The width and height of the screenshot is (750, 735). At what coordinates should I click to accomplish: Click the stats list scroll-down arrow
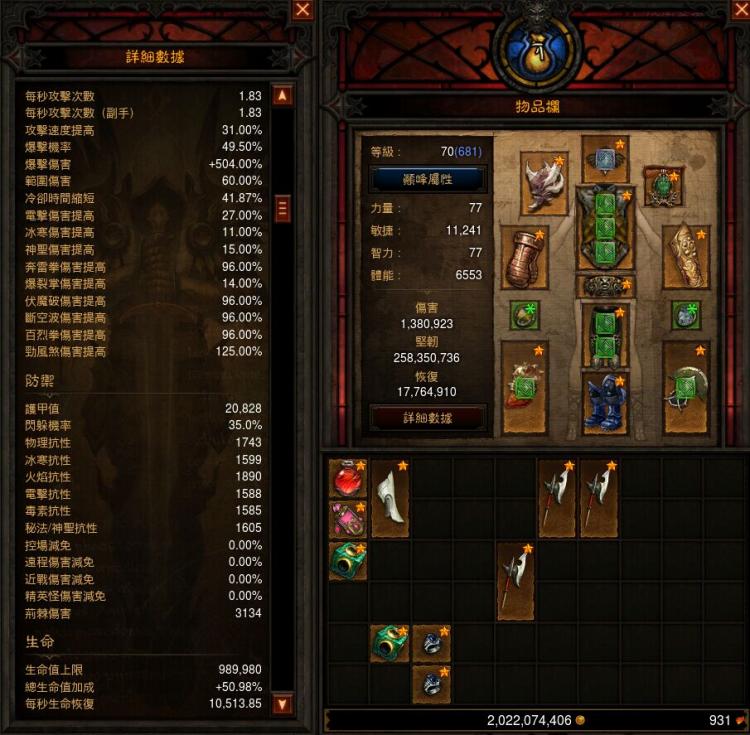coord(282,703)
